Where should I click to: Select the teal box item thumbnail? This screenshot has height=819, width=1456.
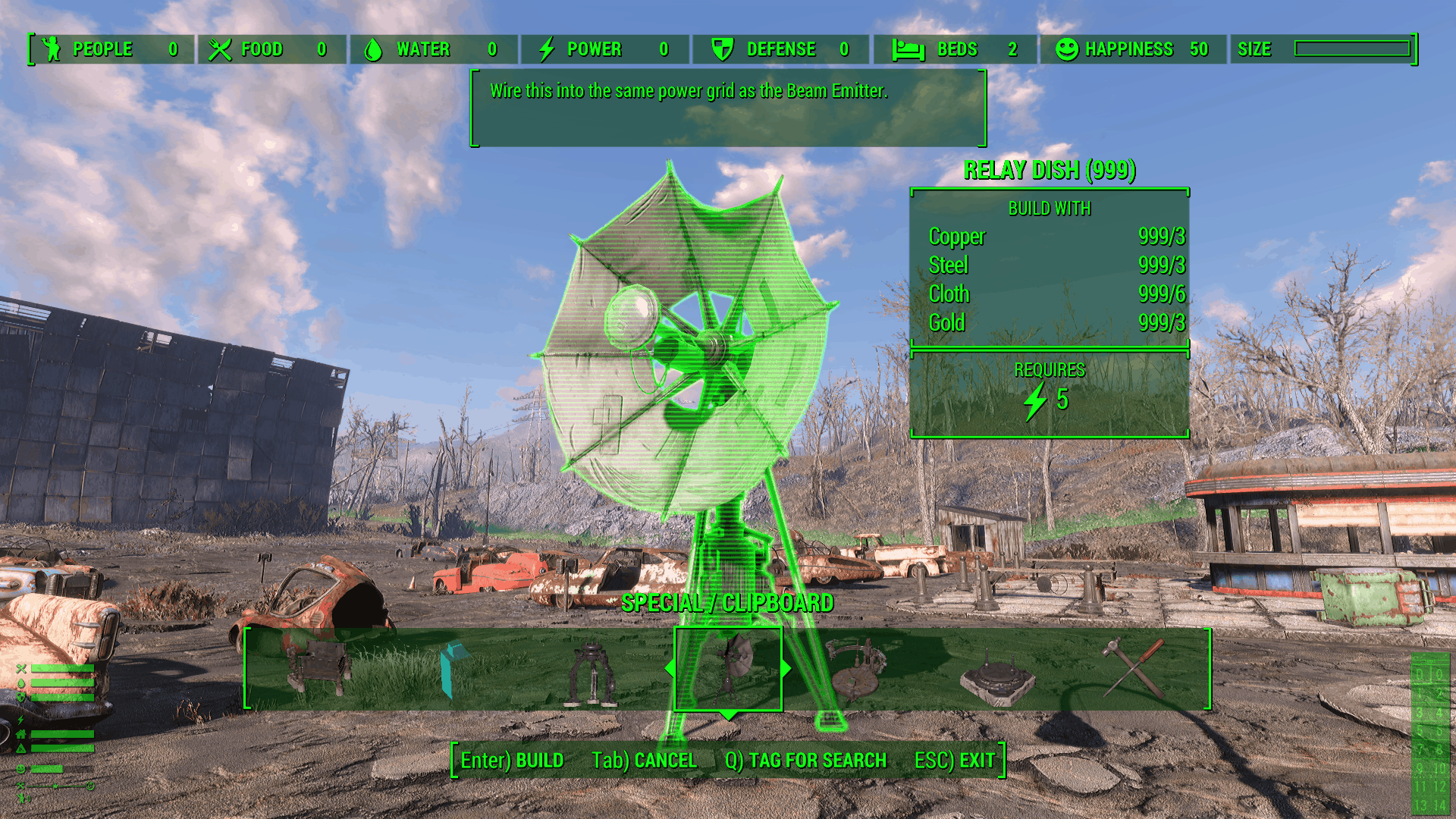click(x=455, y=668)
